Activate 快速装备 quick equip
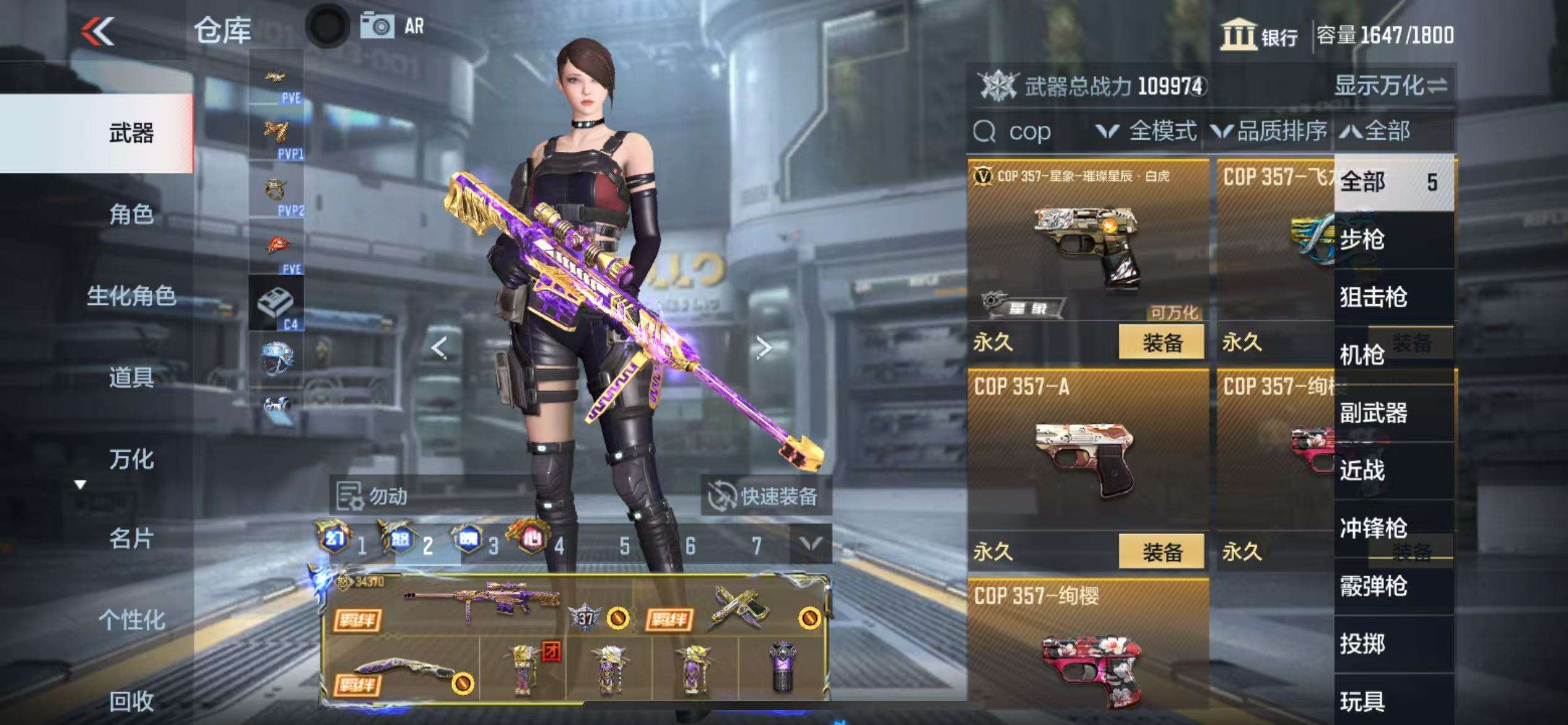 tap(765, 496)
